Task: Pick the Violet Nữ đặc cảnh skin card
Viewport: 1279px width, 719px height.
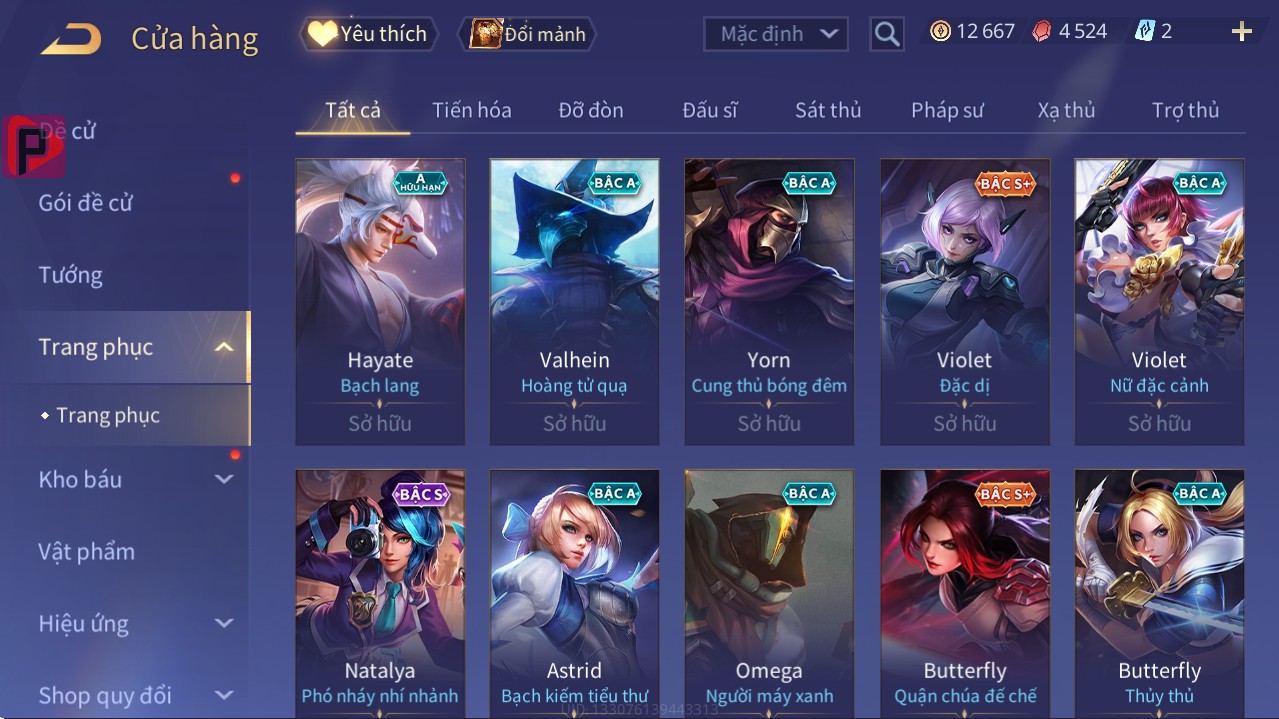Action: coord(1159,300)
